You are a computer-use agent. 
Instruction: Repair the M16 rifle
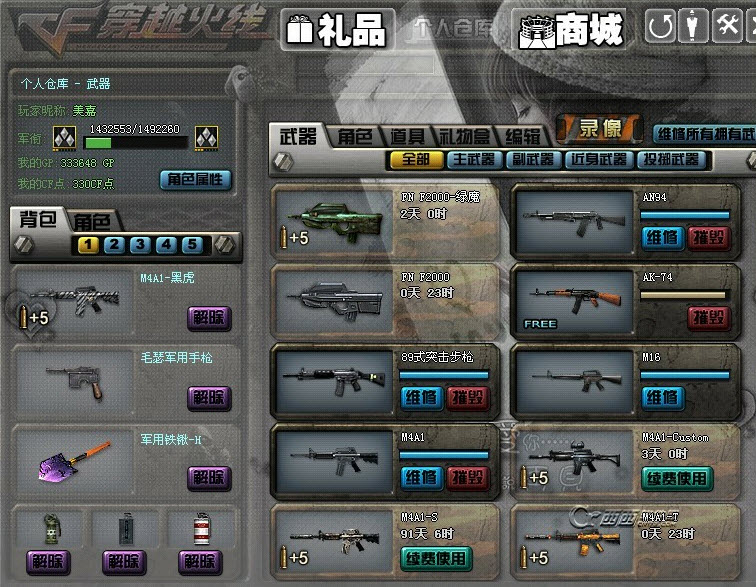pyautogui.click(x=661, y=398)
